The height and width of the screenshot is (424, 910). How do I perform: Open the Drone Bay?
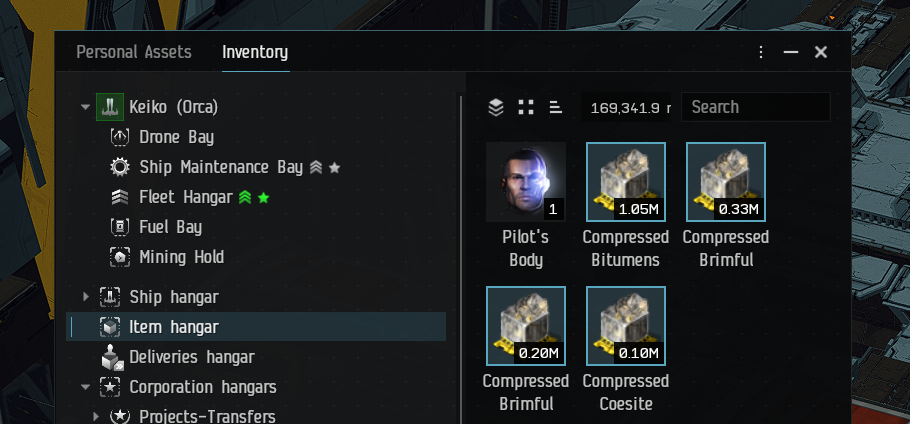tap(176, 137)
